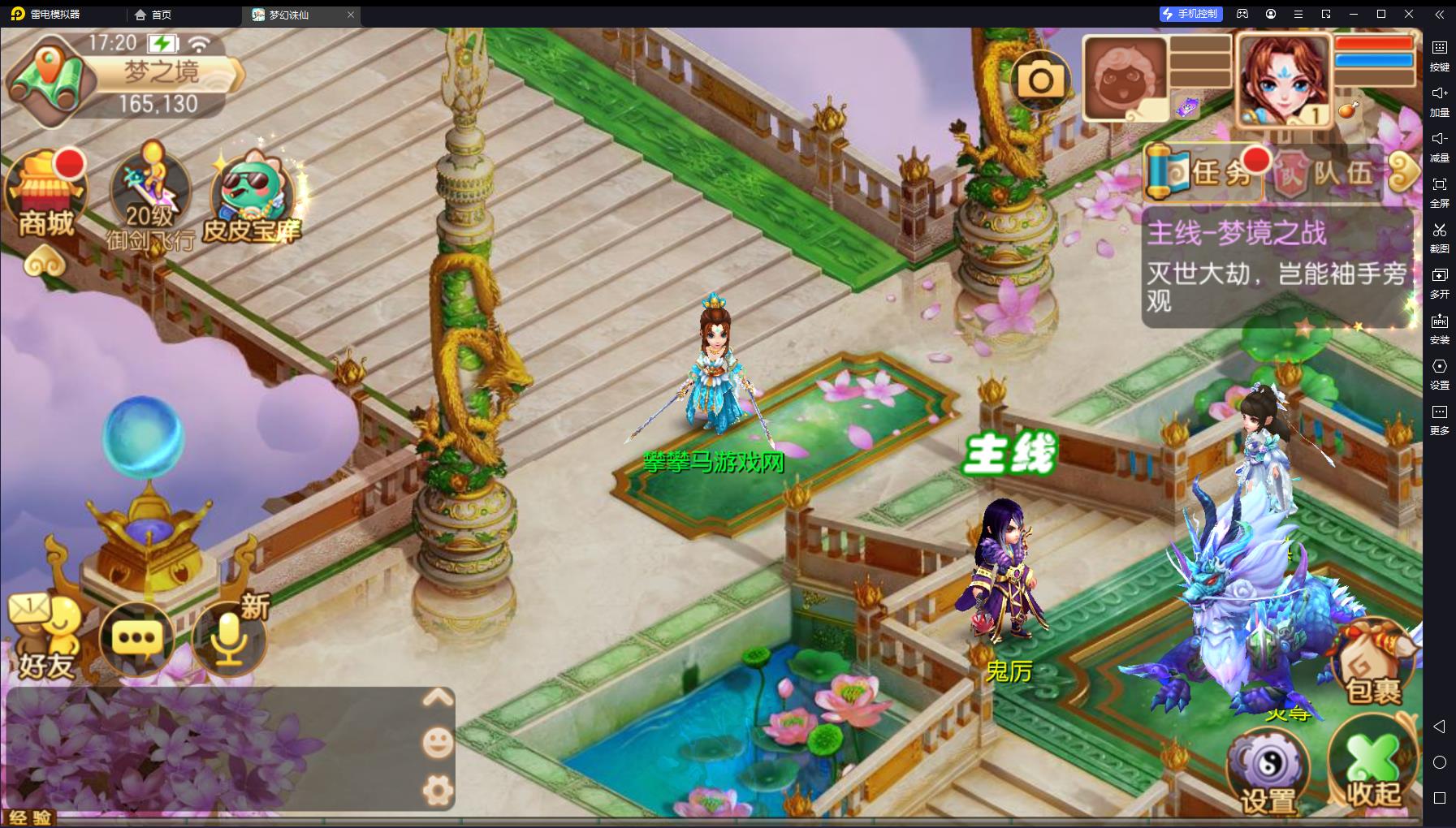Open the emoji smiley in chat box

tap(438, 743)
